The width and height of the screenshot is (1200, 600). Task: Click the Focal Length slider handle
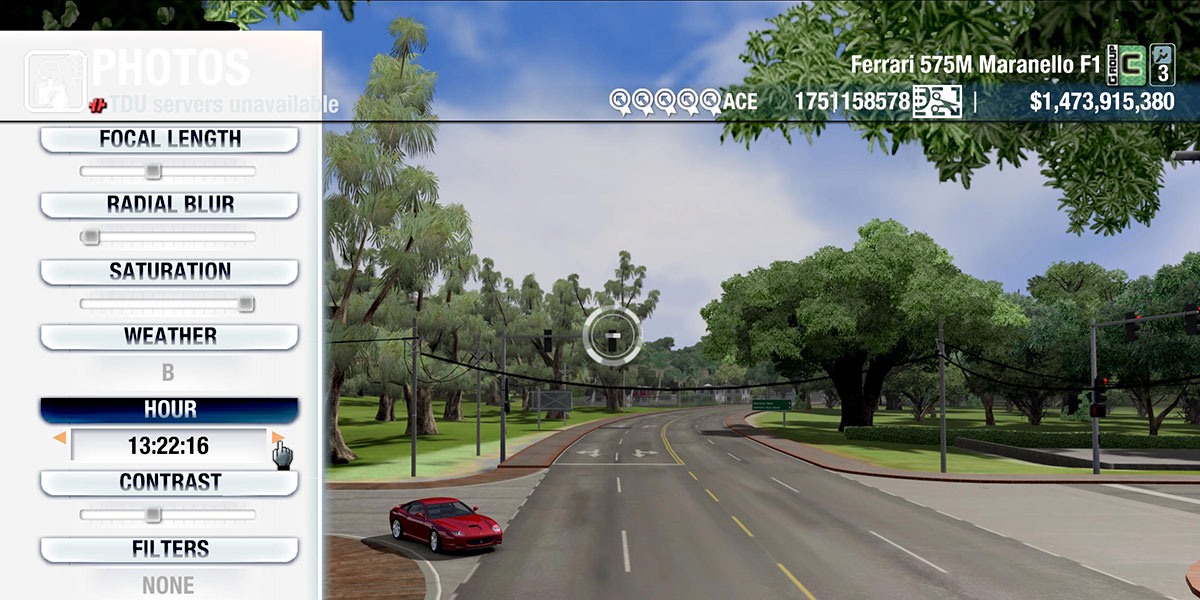[x=153, y=172]
